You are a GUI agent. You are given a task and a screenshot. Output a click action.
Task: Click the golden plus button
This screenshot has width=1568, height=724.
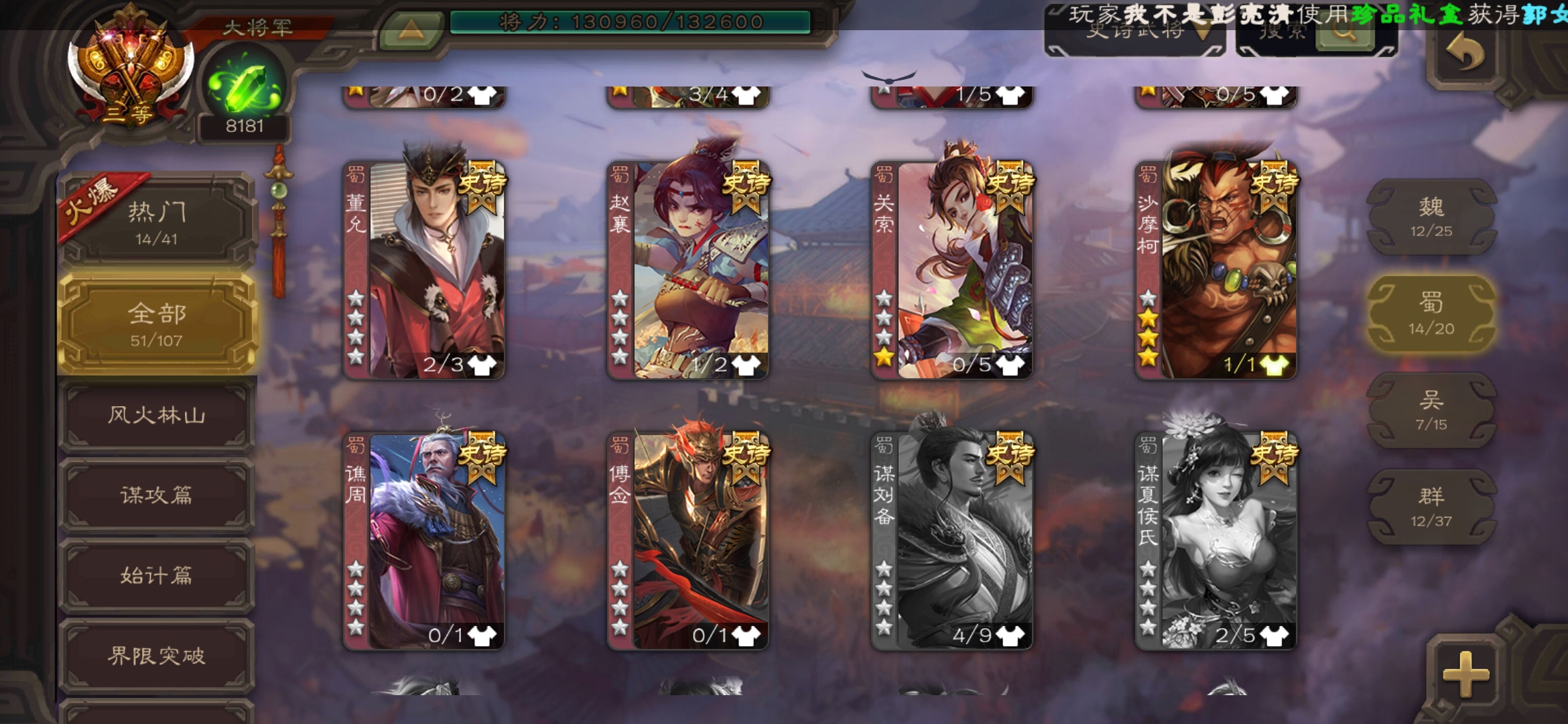click(x=1465, y=673)
